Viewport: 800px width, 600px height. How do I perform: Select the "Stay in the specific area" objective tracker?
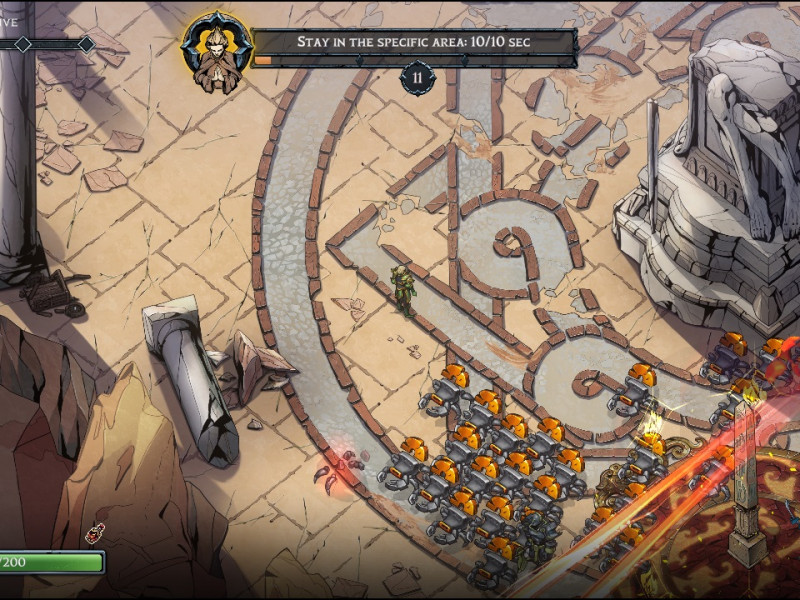[x=413, y=42]
